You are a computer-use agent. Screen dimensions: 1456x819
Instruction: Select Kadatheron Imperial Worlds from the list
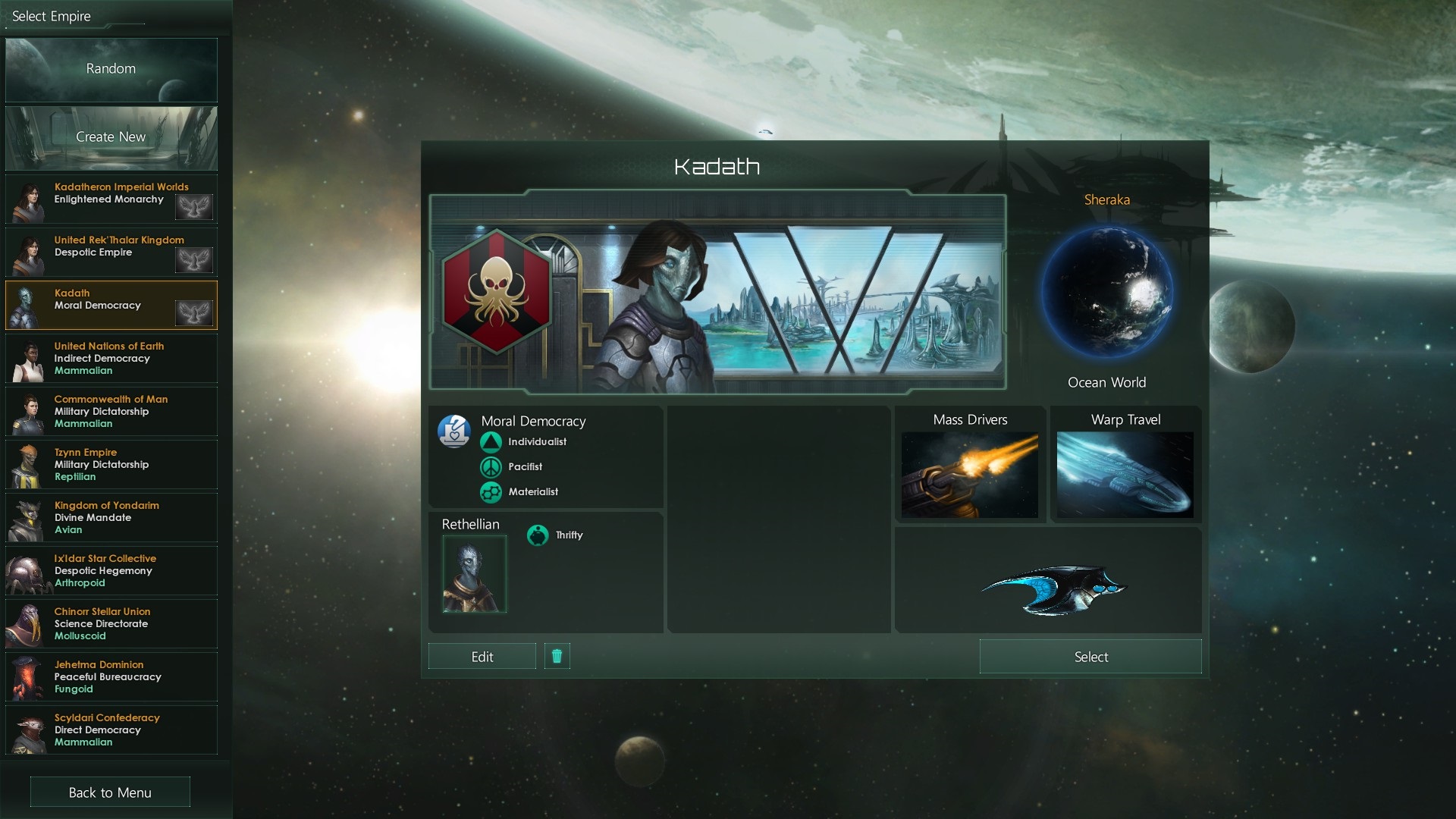point(111,199)
